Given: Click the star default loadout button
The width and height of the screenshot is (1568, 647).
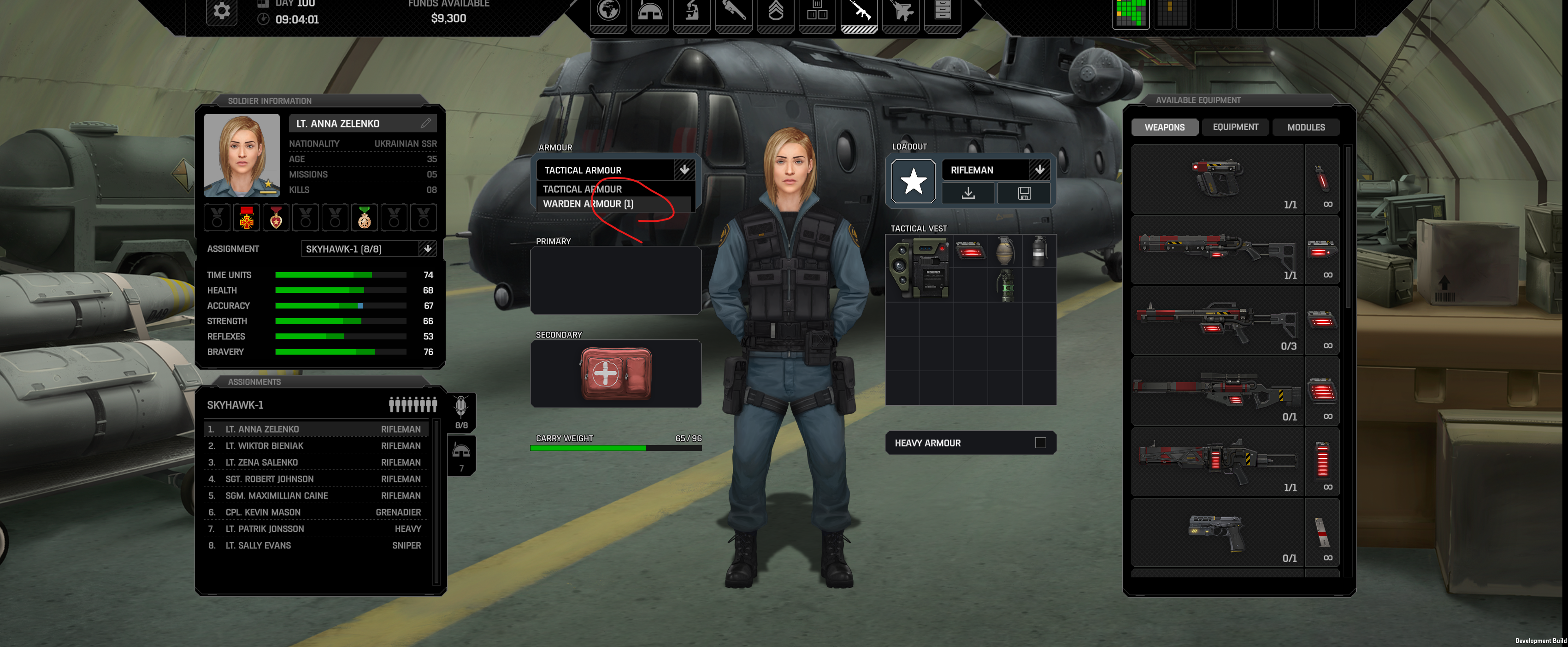Looking at the screenshot, I should [x=913, y=182].
